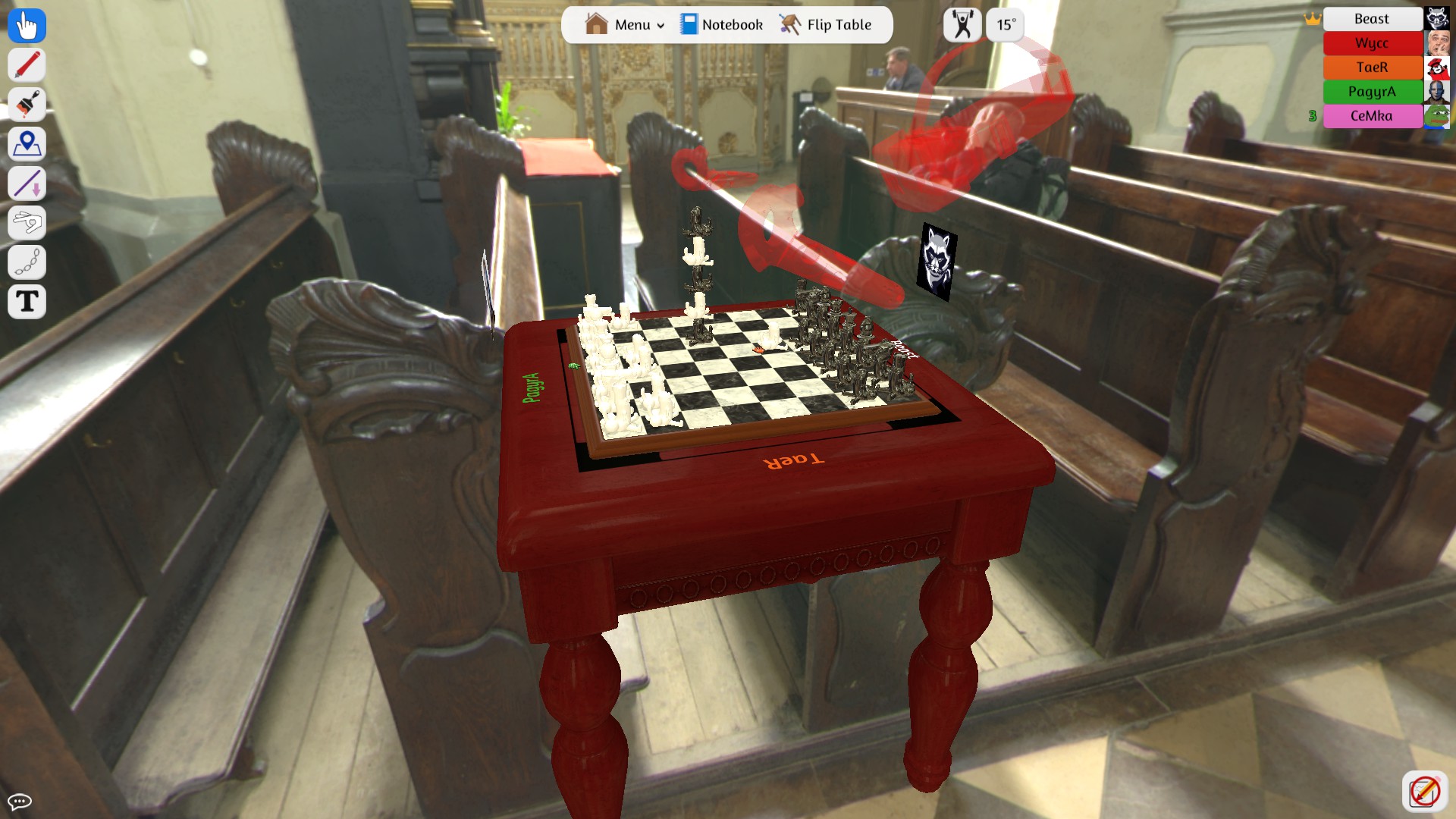This screenshot has width=1456, height=819.
Task: Select the Joint chain tool
Action: click(26, 262)
